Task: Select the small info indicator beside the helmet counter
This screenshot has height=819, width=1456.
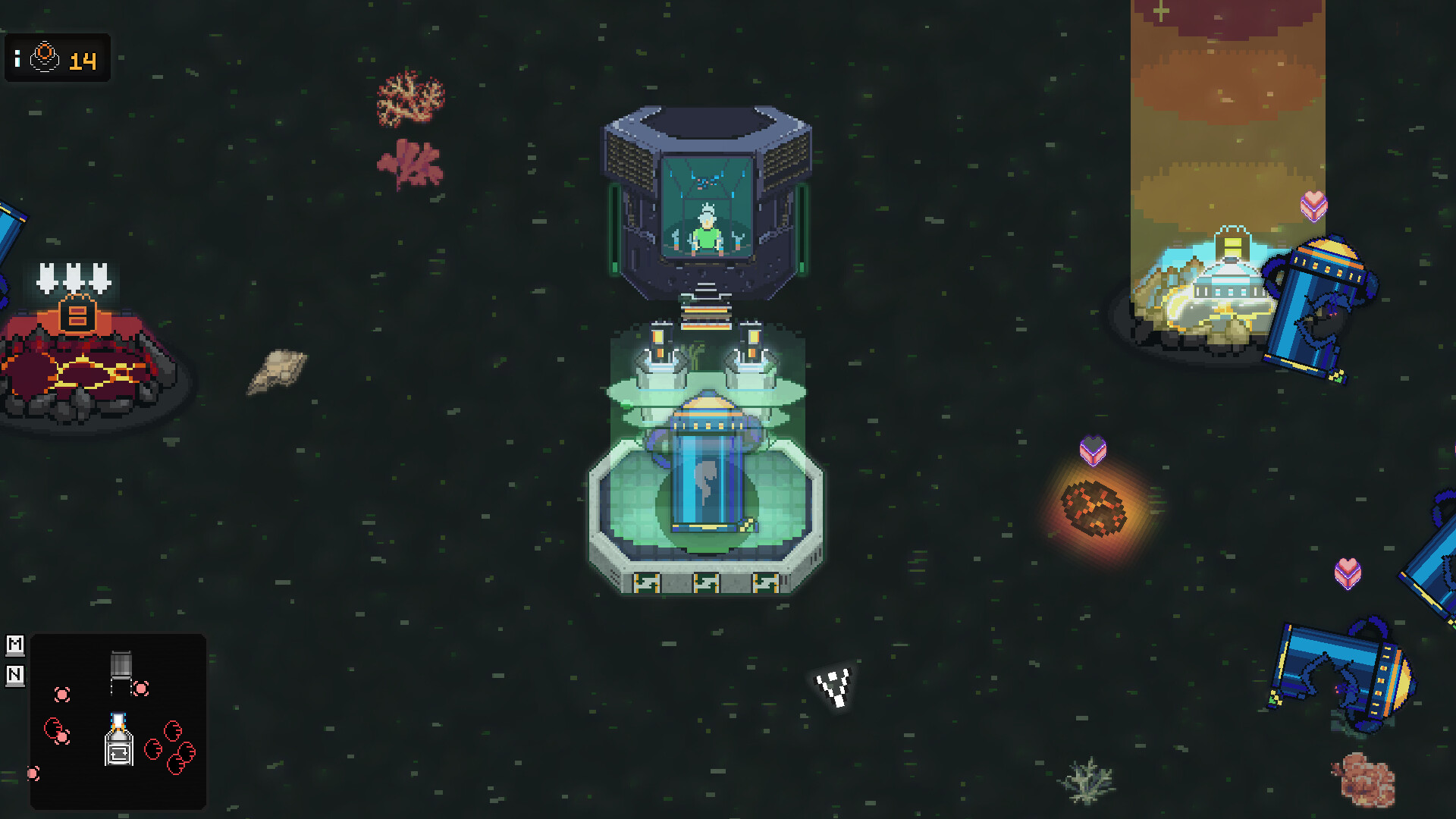Action: (17, 57)
